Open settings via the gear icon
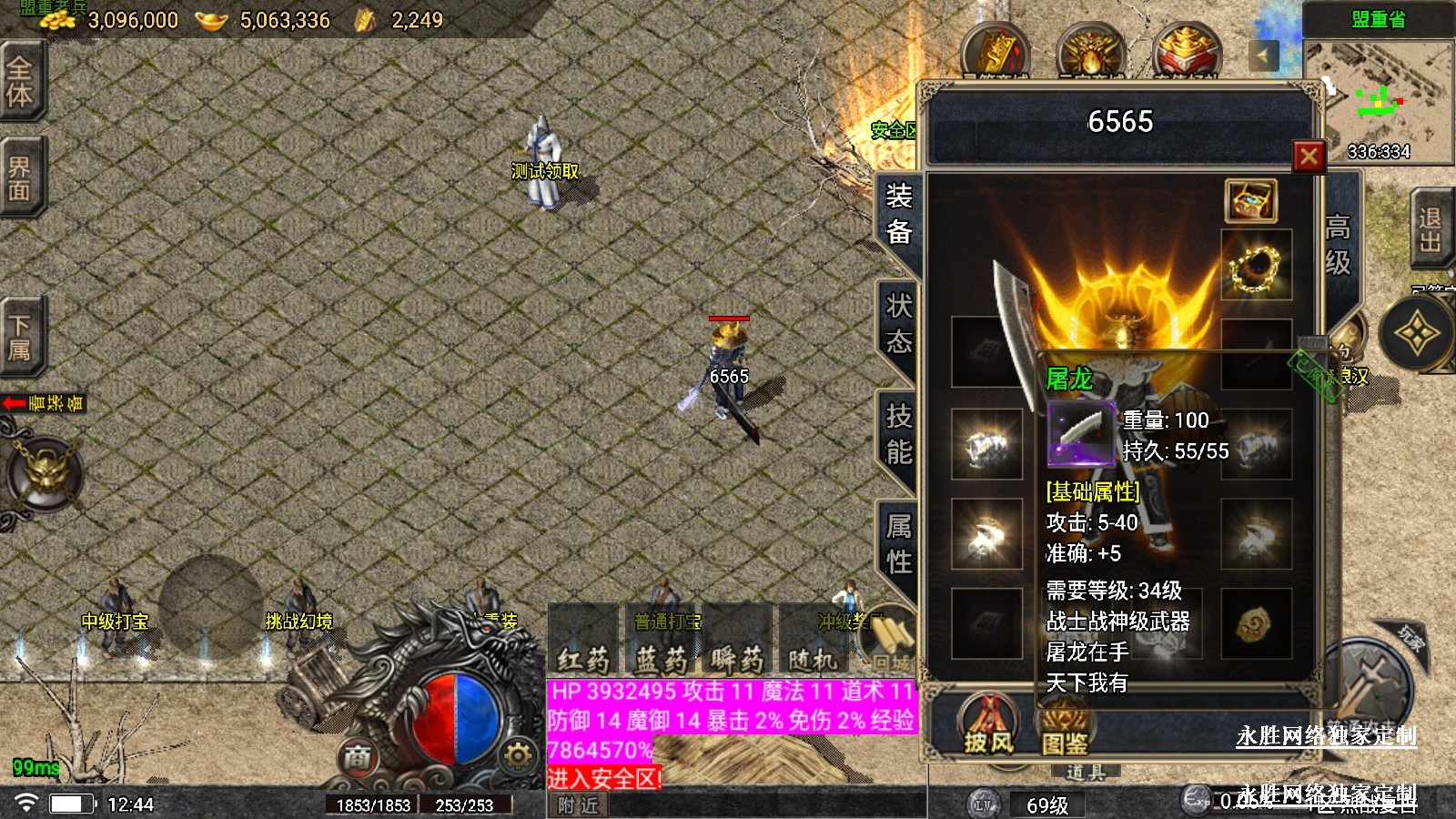Screen dimensions: 1456x819 [x=518, y=755]
